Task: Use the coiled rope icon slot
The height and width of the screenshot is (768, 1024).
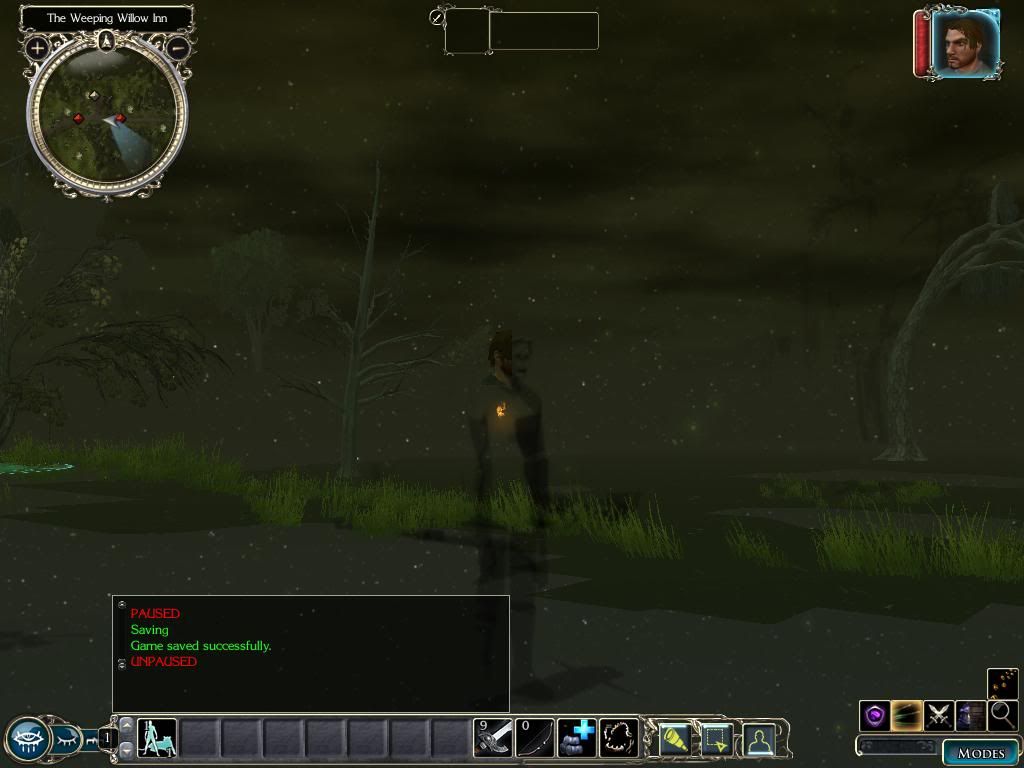Action: coord(618,738)
